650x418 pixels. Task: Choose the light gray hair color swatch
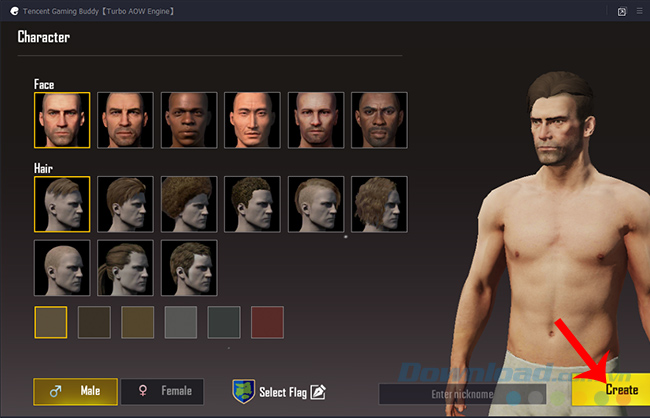(x=180, y=322)
